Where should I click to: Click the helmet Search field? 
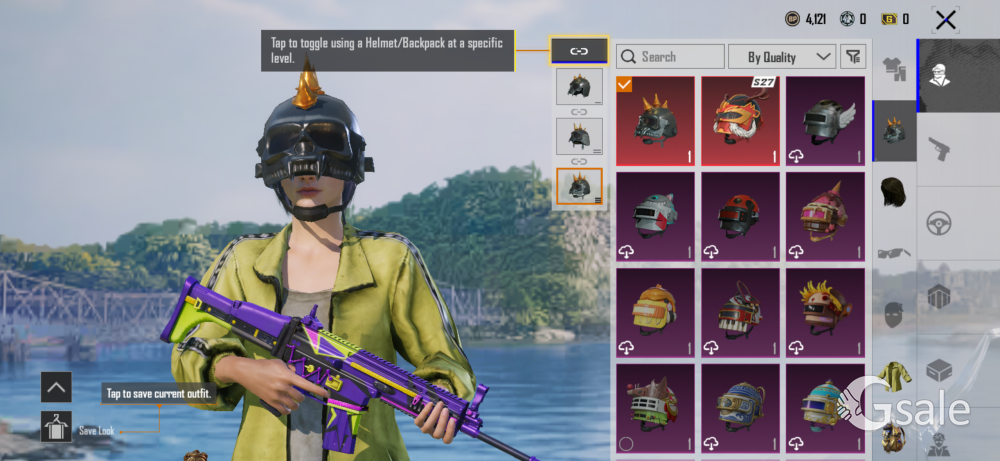(670, 57)
